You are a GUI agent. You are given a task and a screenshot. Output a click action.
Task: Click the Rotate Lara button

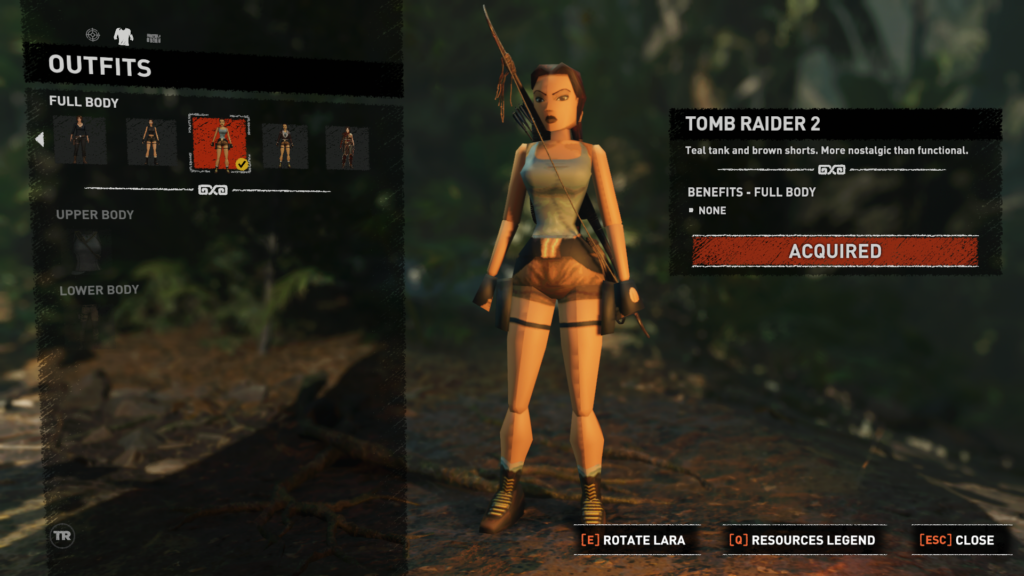pos(633,540)
